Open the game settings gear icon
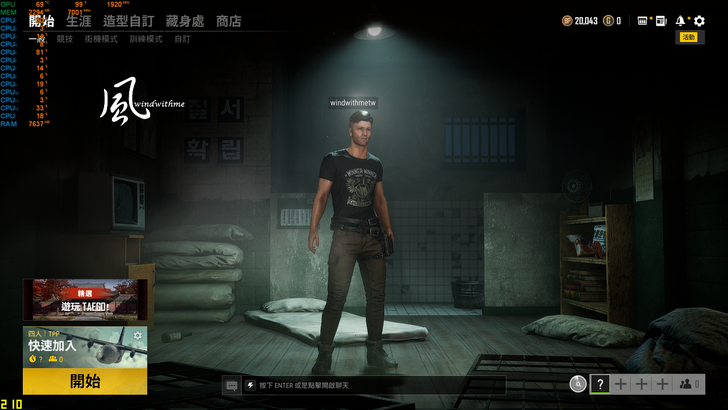 [x=699, y=20]
